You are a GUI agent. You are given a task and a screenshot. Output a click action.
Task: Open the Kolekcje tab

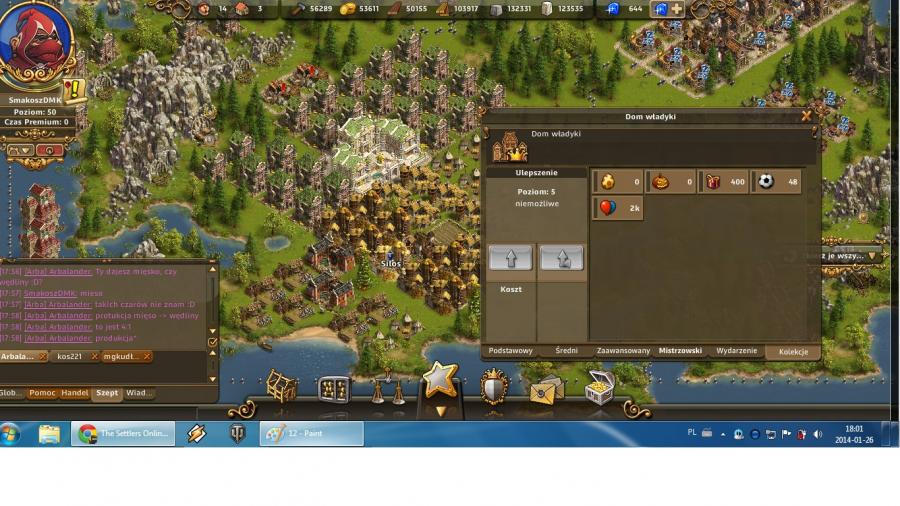[793, 352]
